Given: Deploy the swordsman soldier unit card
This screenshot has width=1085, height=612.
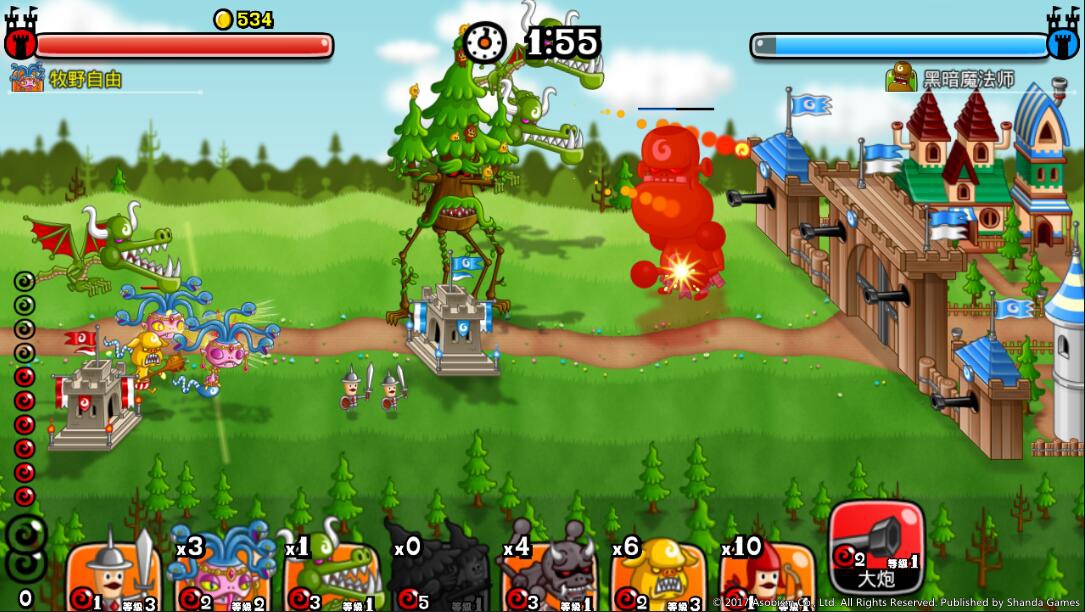Looking at the screenshot, I should pos(113,575).
